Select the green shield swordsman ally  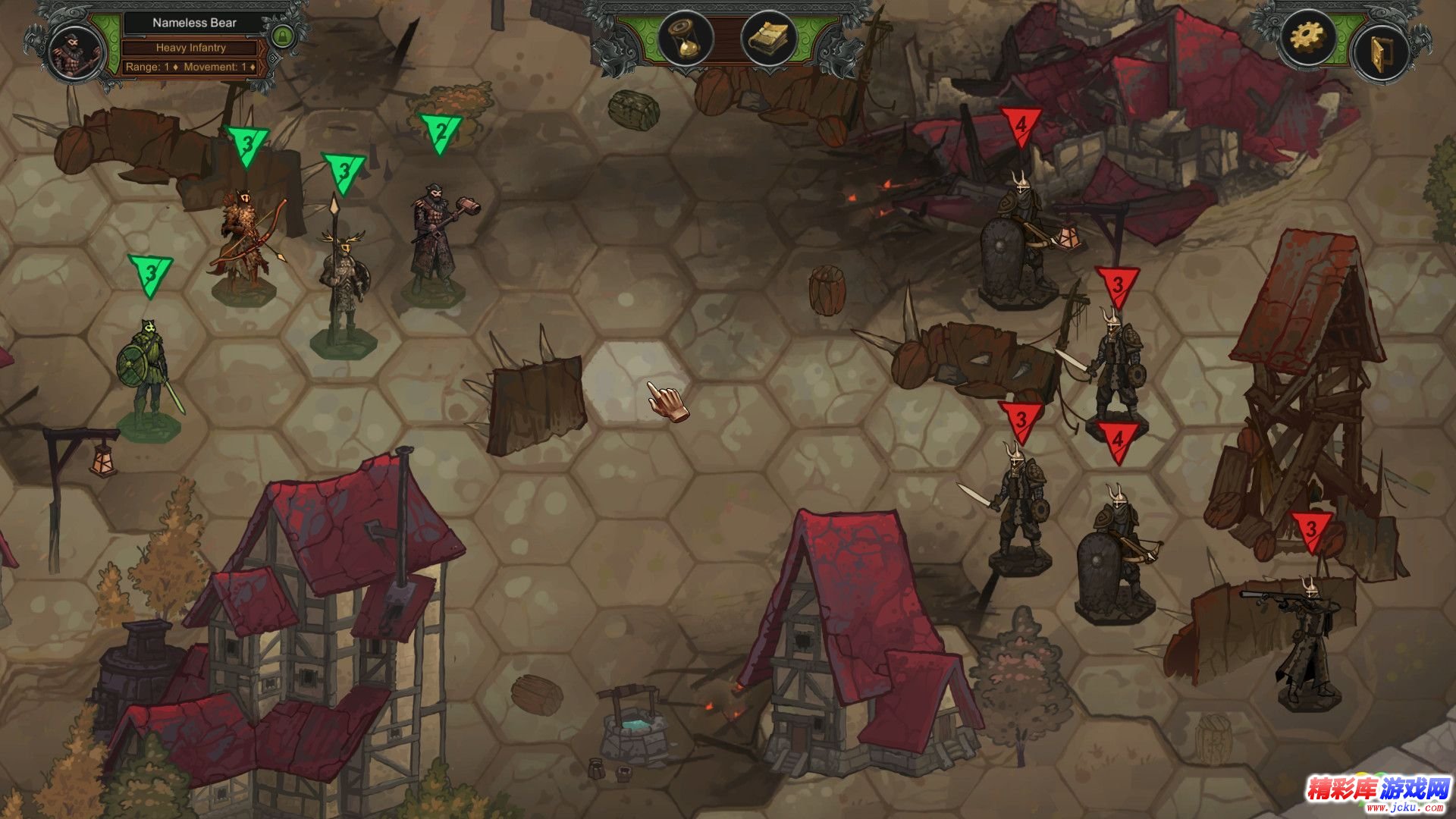tap(149, 375)
